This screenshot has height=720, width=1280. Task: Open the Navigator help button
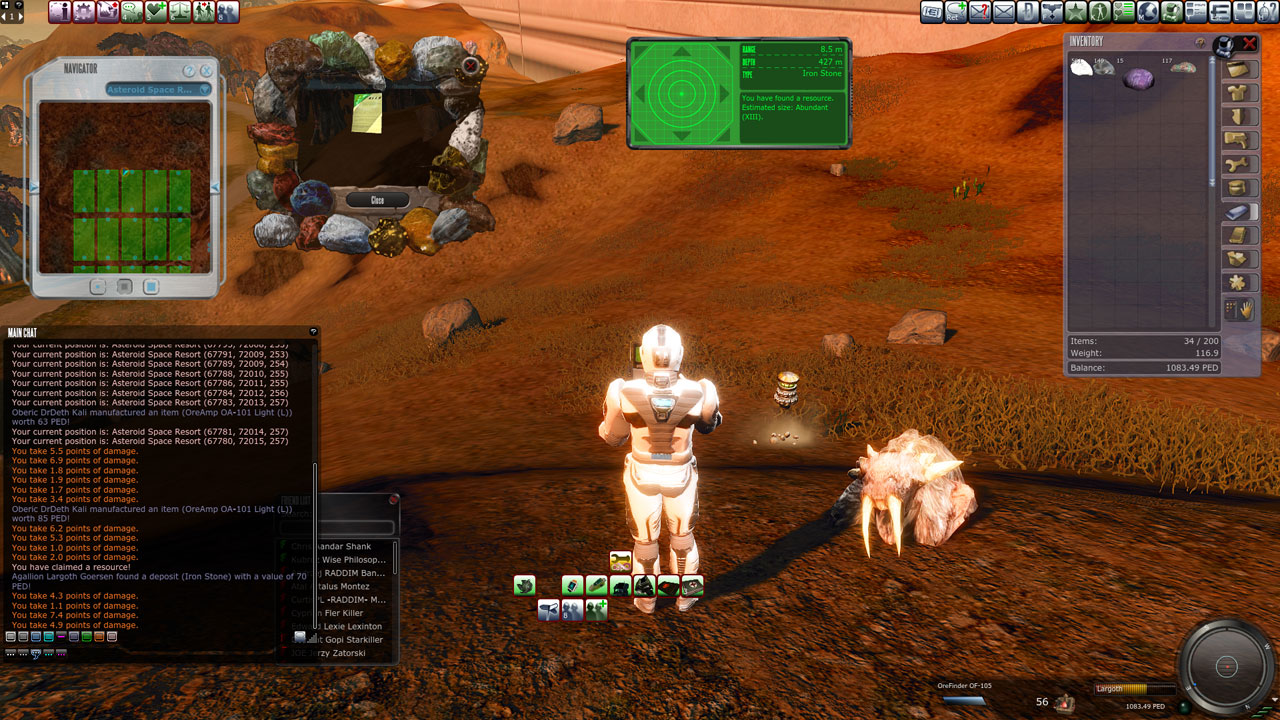click(x=188, y=71)
